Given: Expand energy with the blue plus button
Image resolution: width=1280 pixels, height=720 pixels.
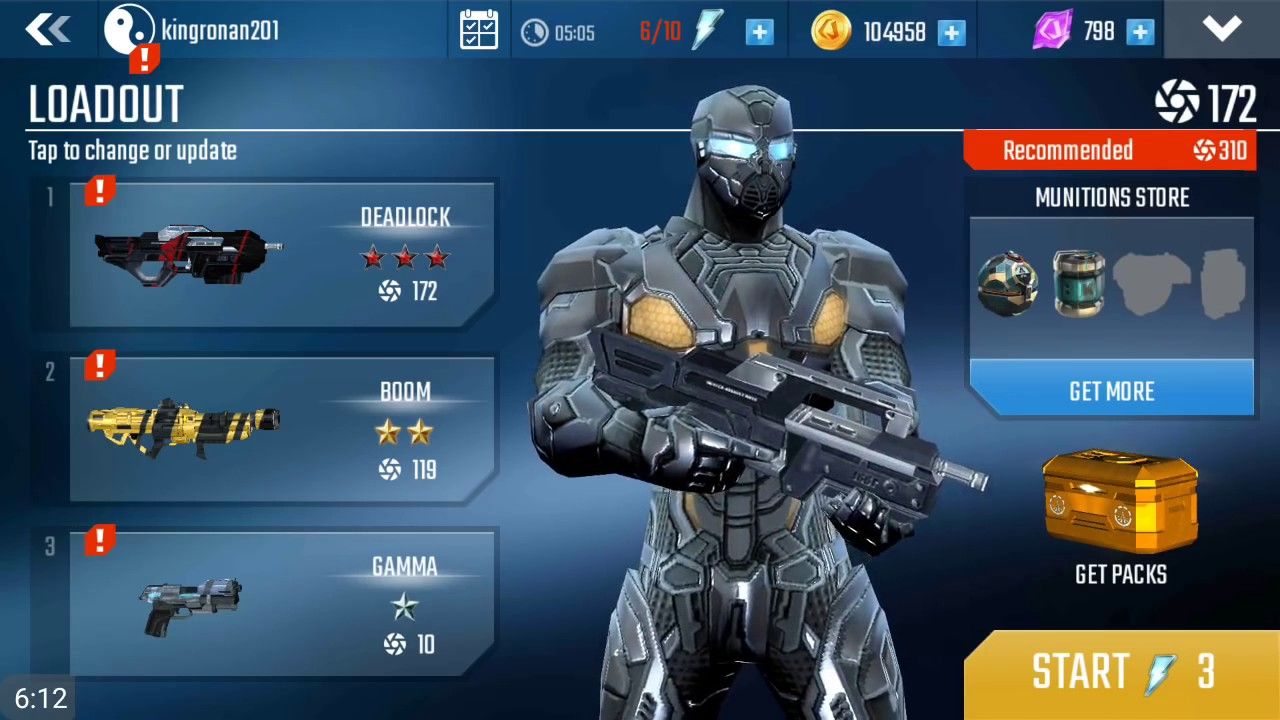Looking at the screenshot, I should tap(759, 31).
